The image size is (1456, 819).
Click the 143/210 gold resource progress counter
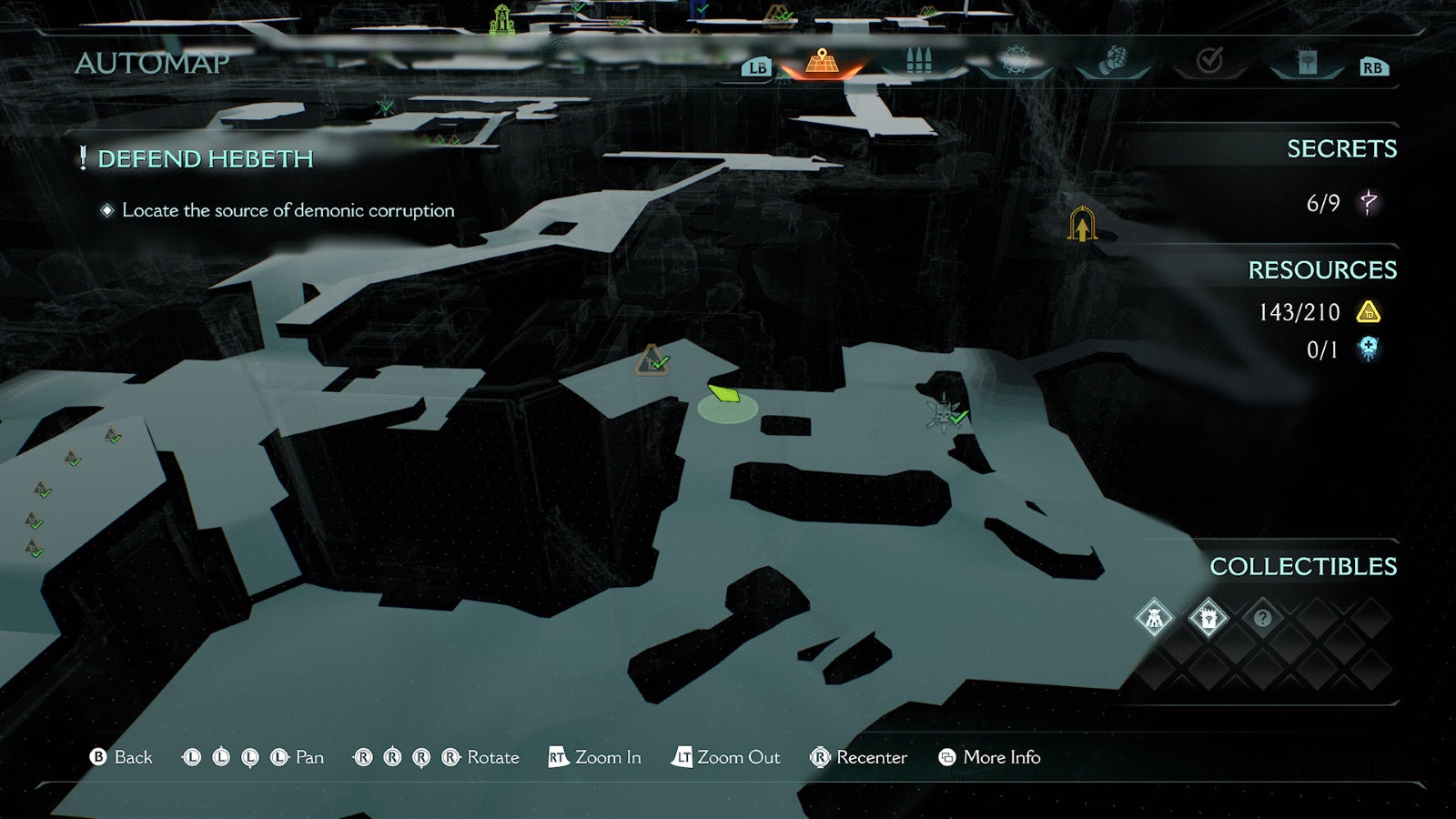1299,312
